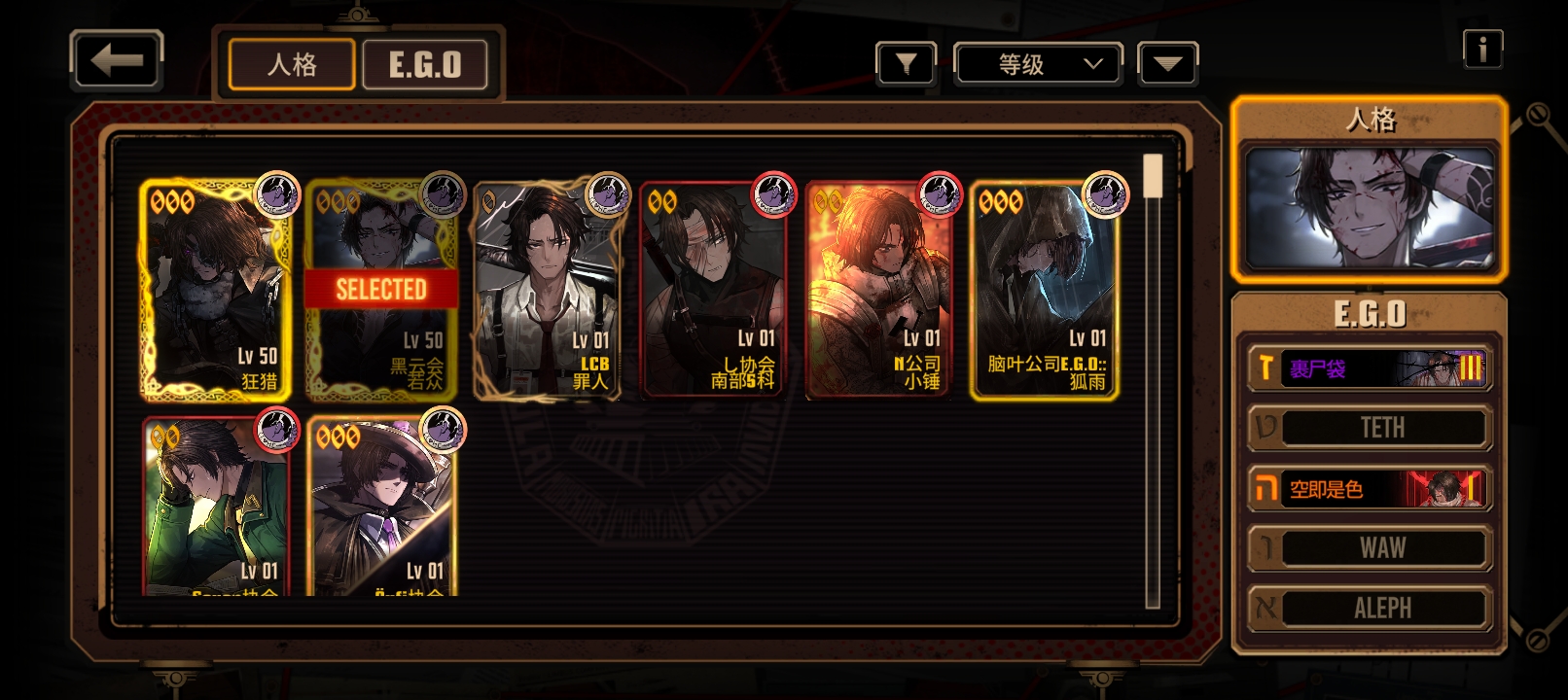Open the 等级 sort dropdown
1568x700 pixels.
click(x=1039, y=64)
